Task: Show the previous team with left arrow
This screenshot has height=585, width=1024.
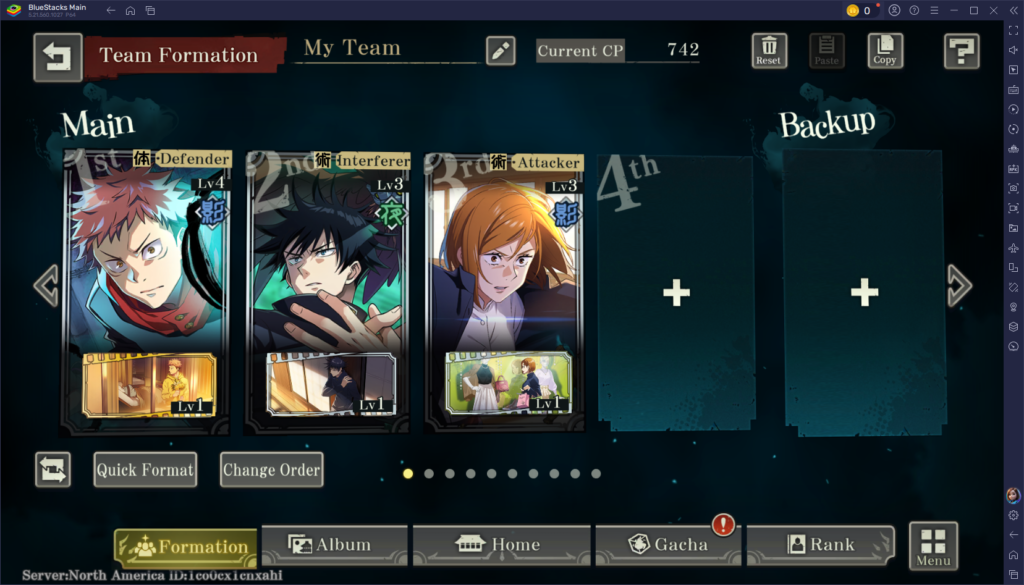Action: pyautogui.click(x=46, y=286)
